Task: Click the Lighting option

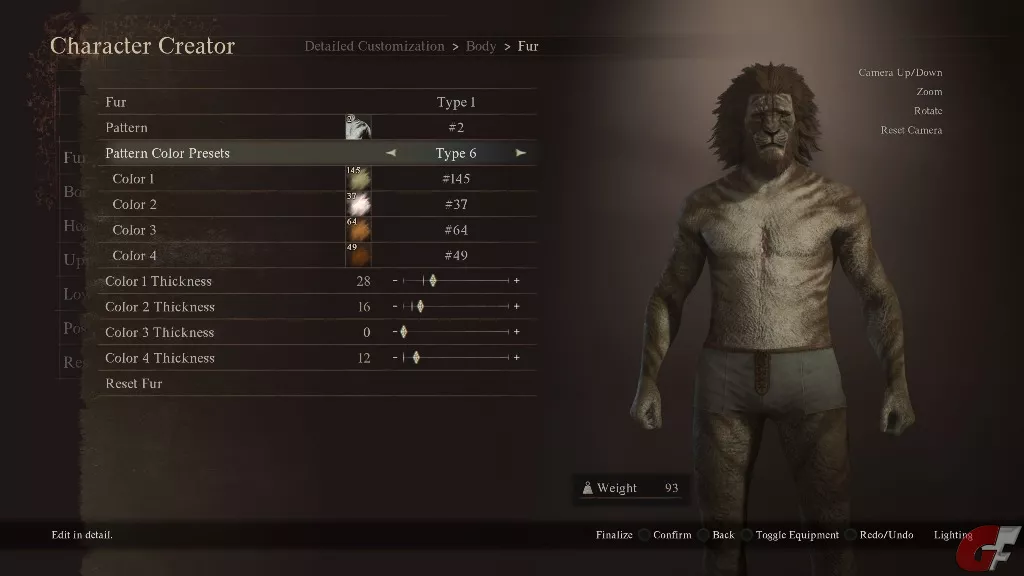Action: click(x=952, y=535)
